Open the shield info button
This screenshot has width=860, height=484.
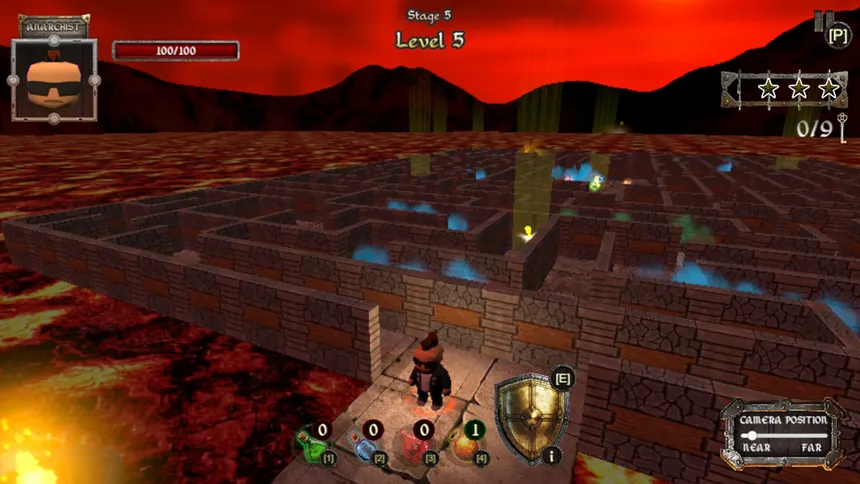coord(553,455)
